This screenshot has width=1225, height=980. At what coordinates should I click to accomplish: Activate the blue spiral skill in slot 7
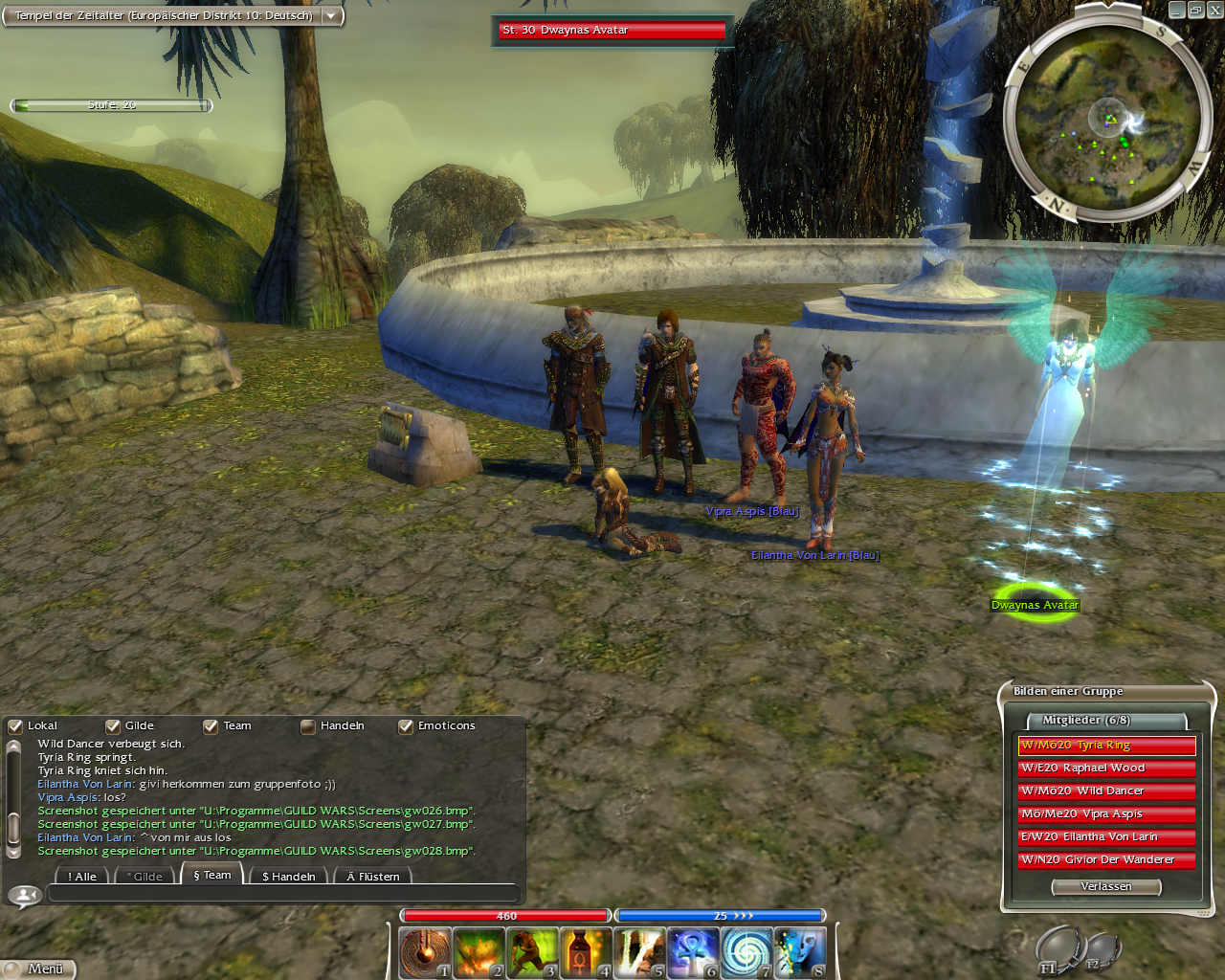click(746, 952)
